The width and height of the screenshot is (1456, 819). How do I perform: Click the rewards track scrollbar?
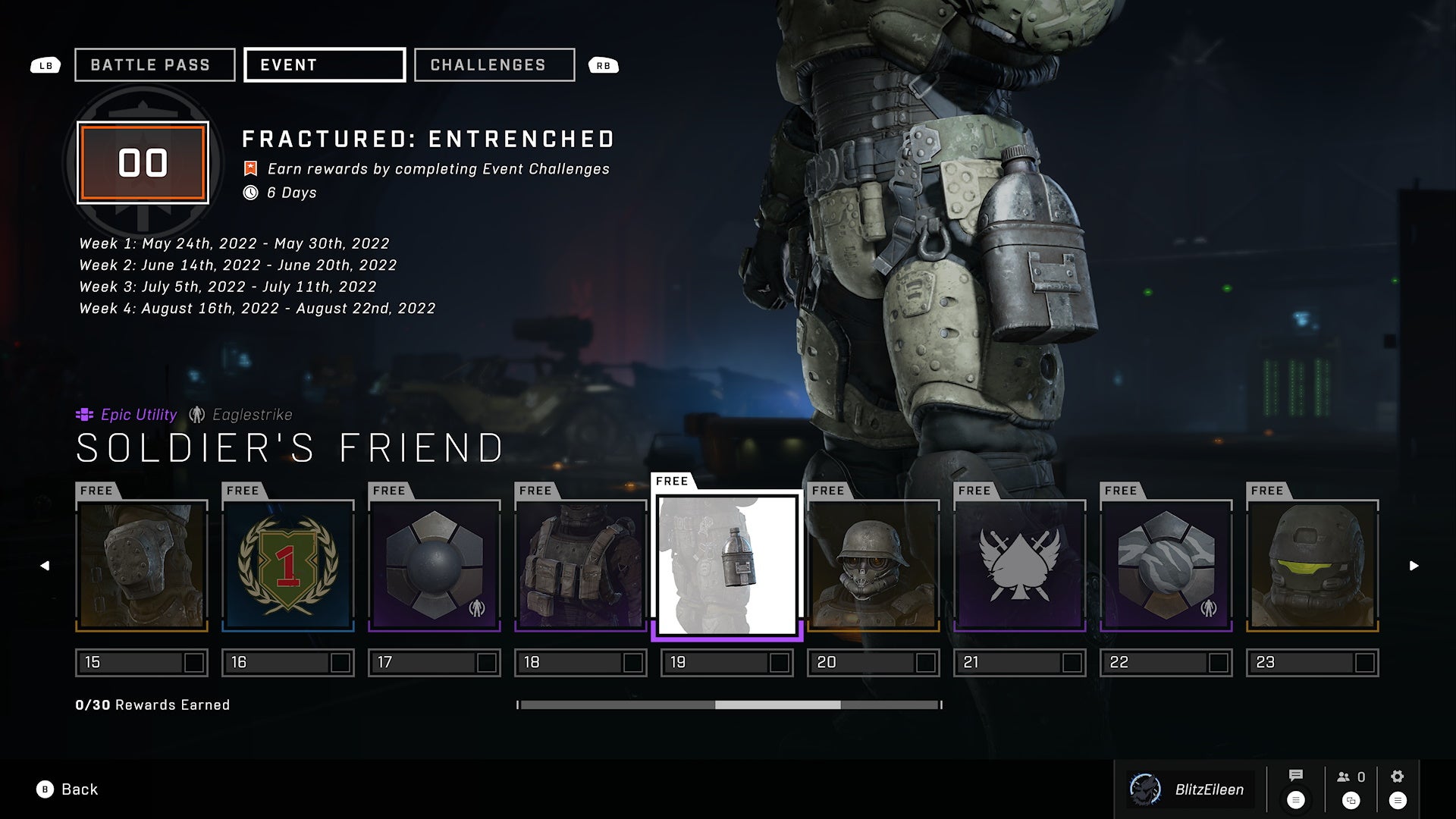point(777,705)
